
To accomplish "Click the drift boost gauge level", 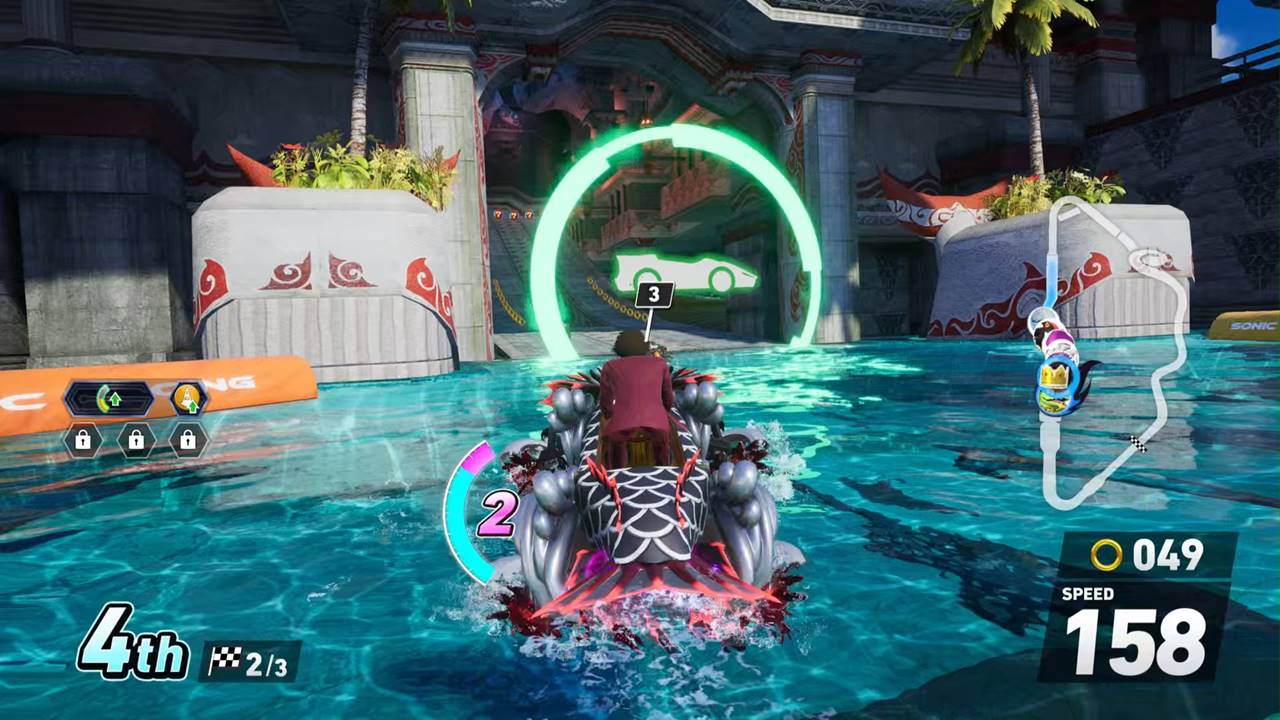I will (496, 513).
